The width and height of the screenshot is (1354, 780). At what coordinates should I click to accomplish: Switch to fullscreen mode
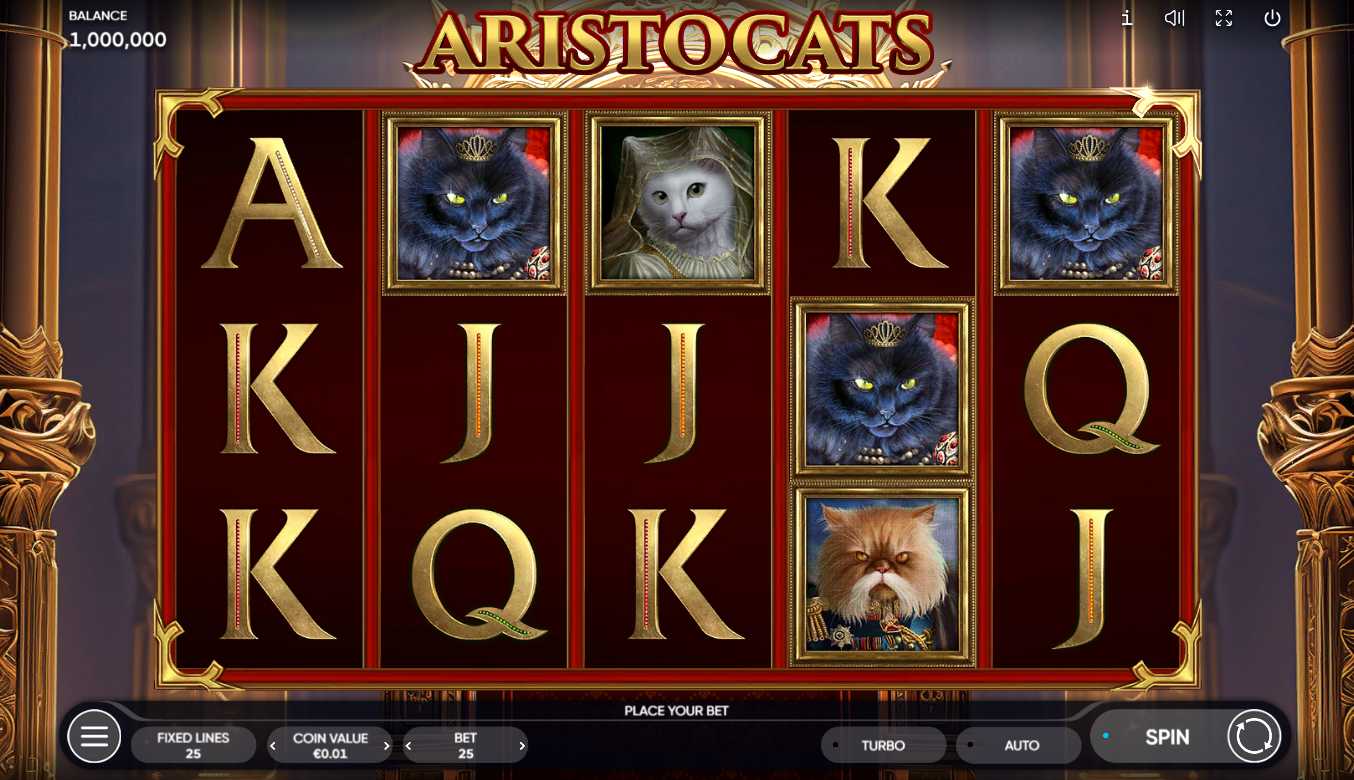1224,18
